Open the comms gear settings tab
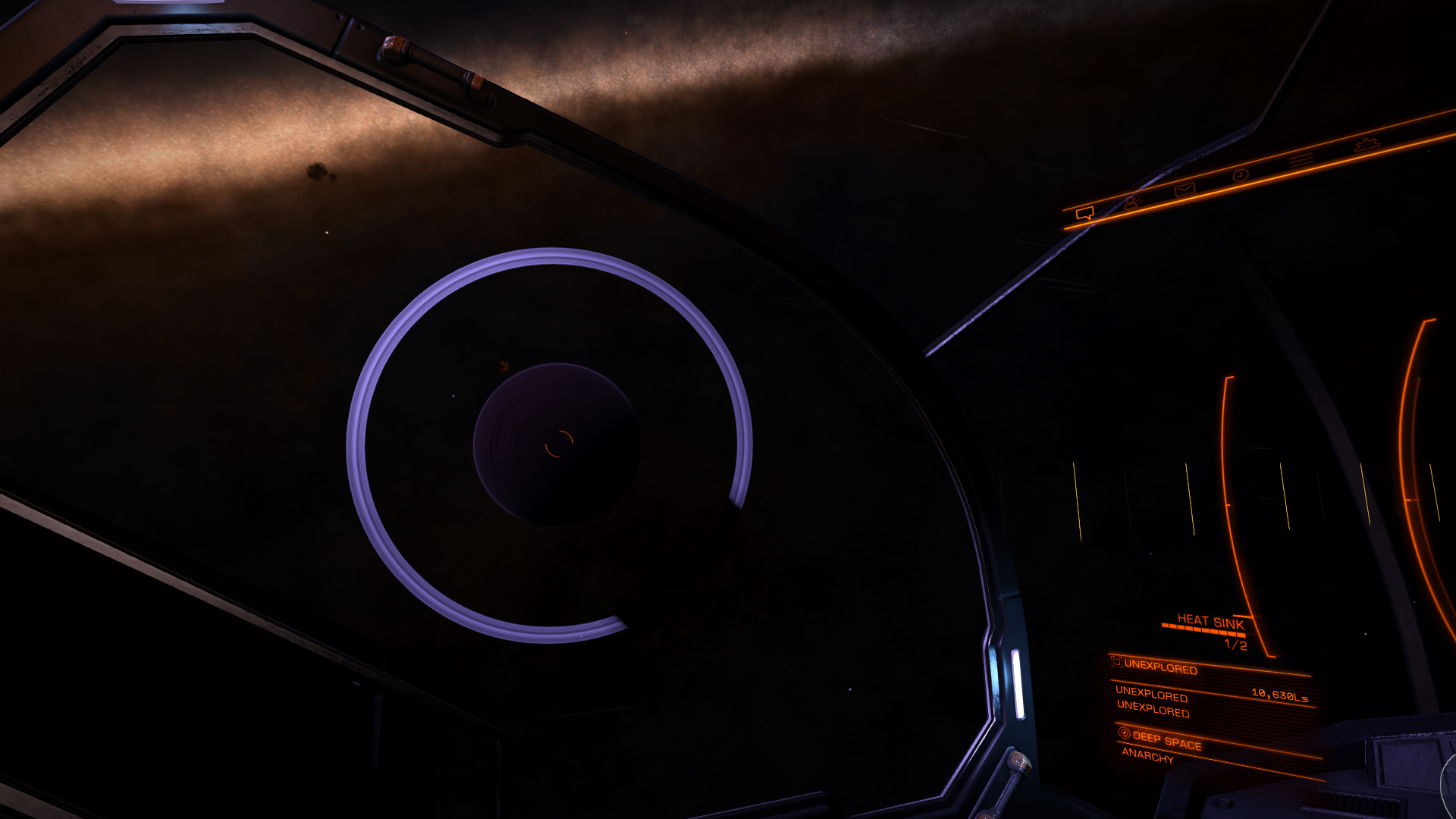The image size is (1456, 819). coord(1366,144)
